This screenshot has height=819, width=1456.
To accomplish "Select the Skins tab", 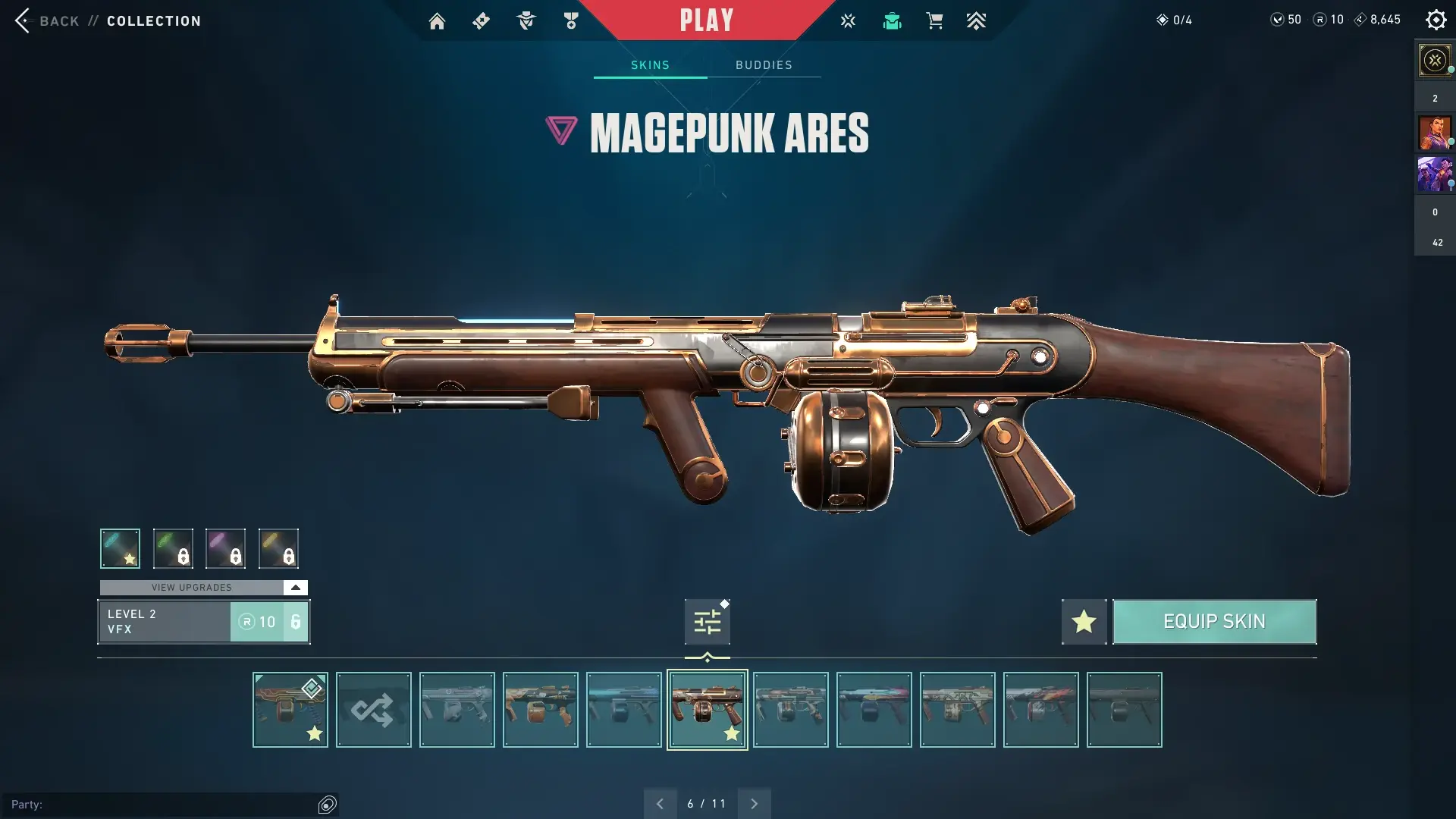I will pos(650,65).
